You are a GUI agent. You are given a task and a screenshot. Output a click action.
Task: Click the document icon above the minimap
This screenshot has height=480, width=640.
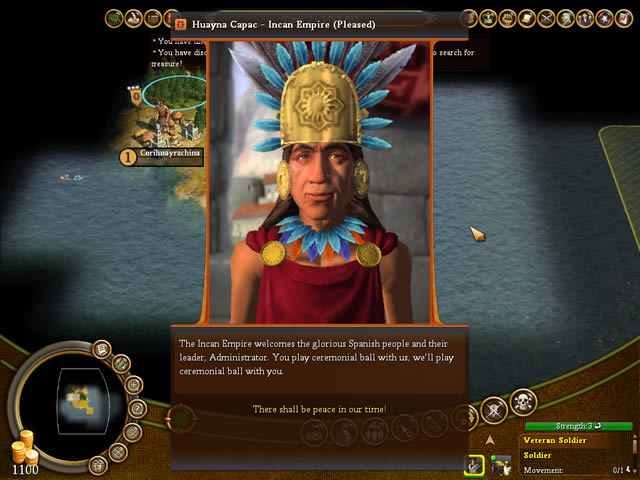[101, 350]
